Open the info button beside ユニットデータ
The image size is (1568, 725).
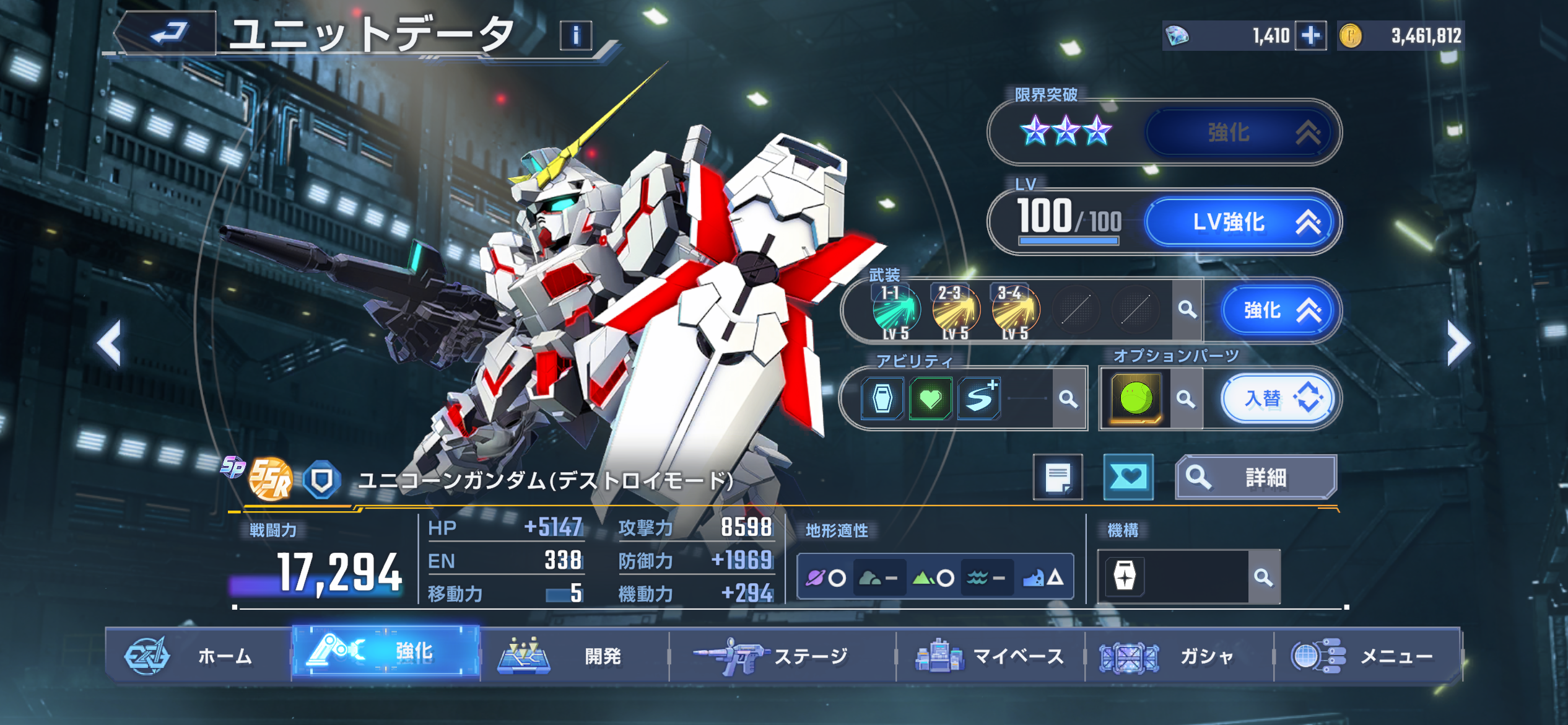coord(575,35)
